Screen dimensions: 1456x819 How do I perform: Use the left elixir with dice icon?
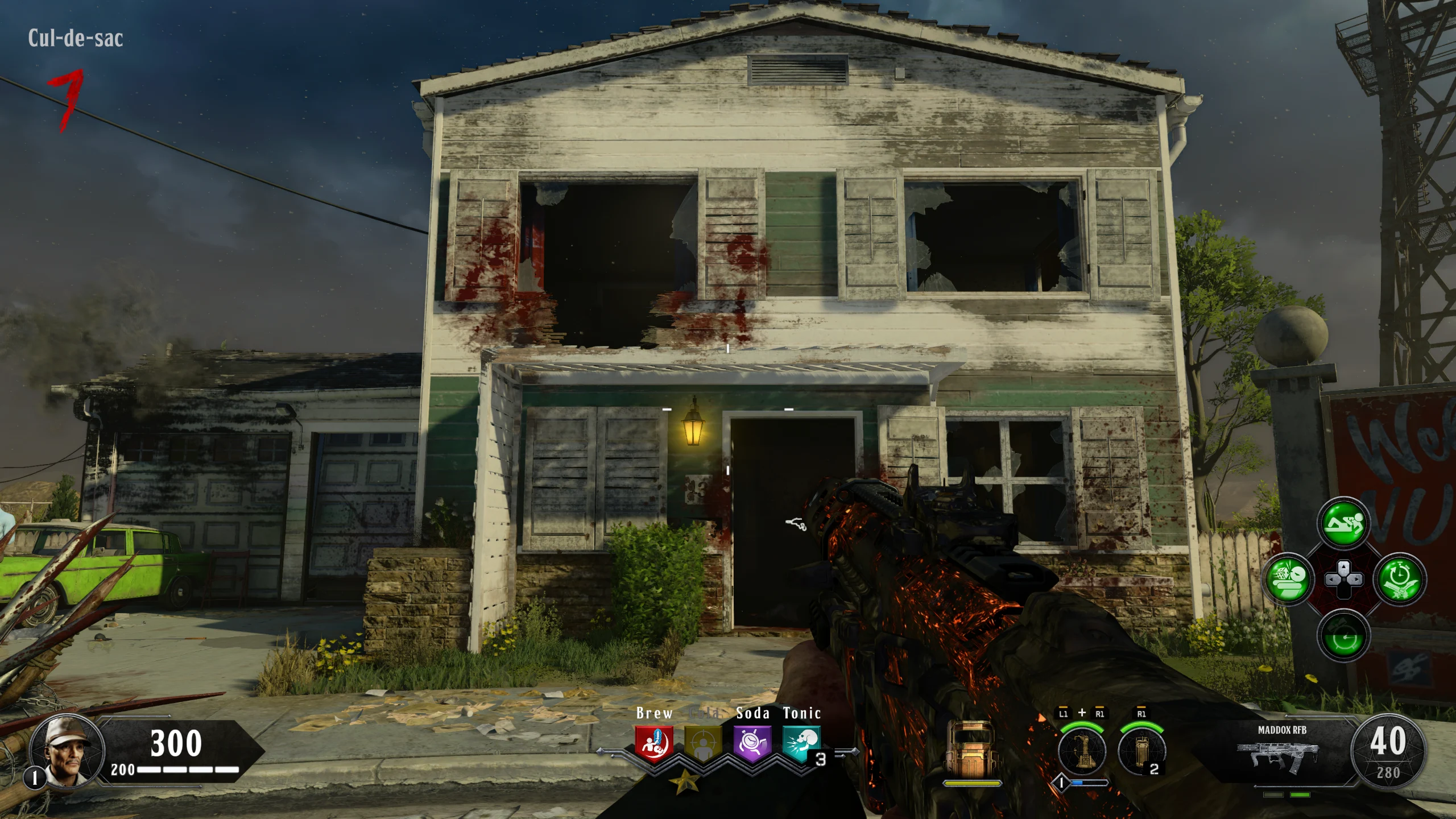pos(1288,580)
